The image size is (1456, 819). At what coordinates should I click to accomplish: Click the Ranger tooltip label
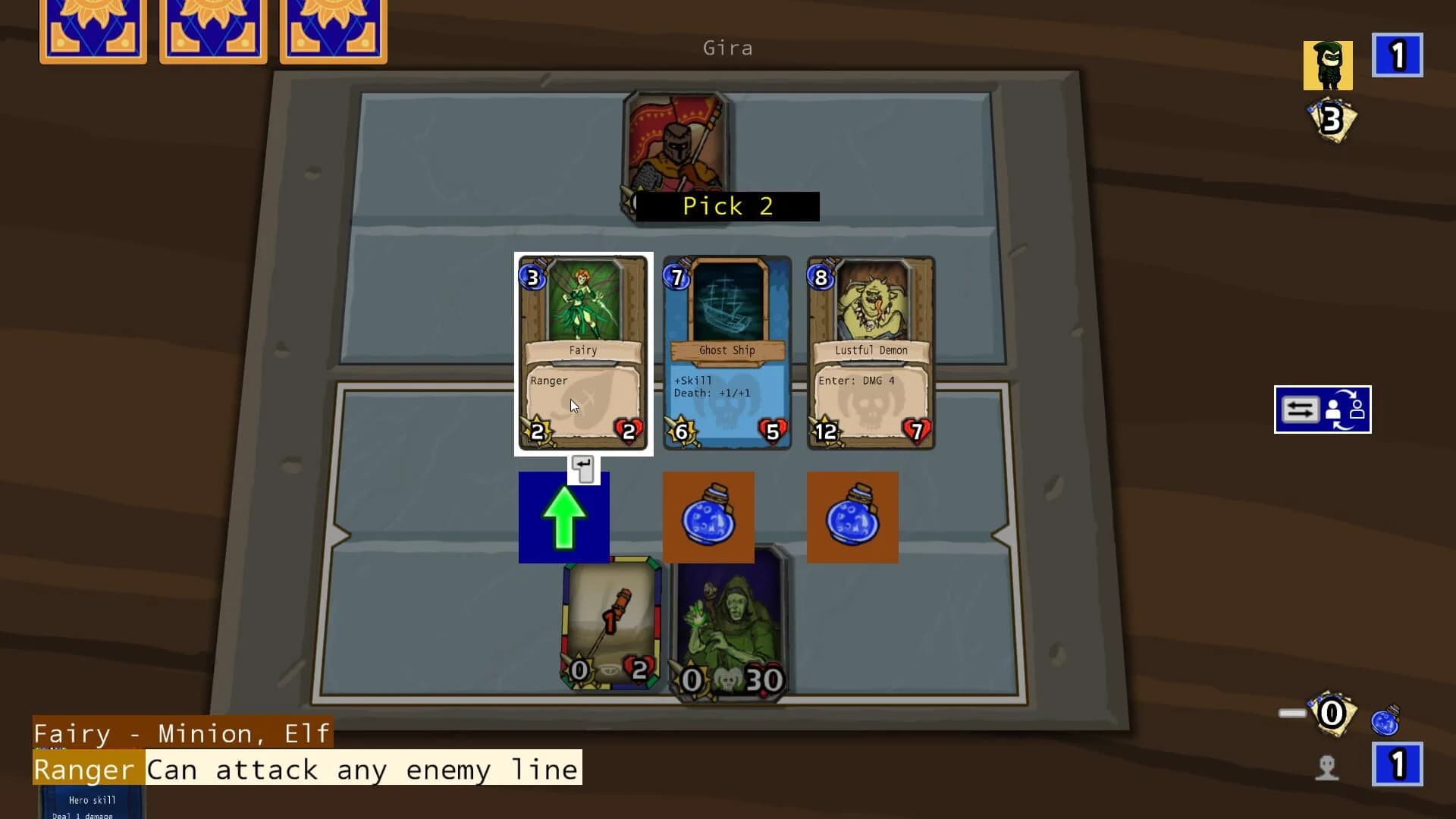[85, 768]
